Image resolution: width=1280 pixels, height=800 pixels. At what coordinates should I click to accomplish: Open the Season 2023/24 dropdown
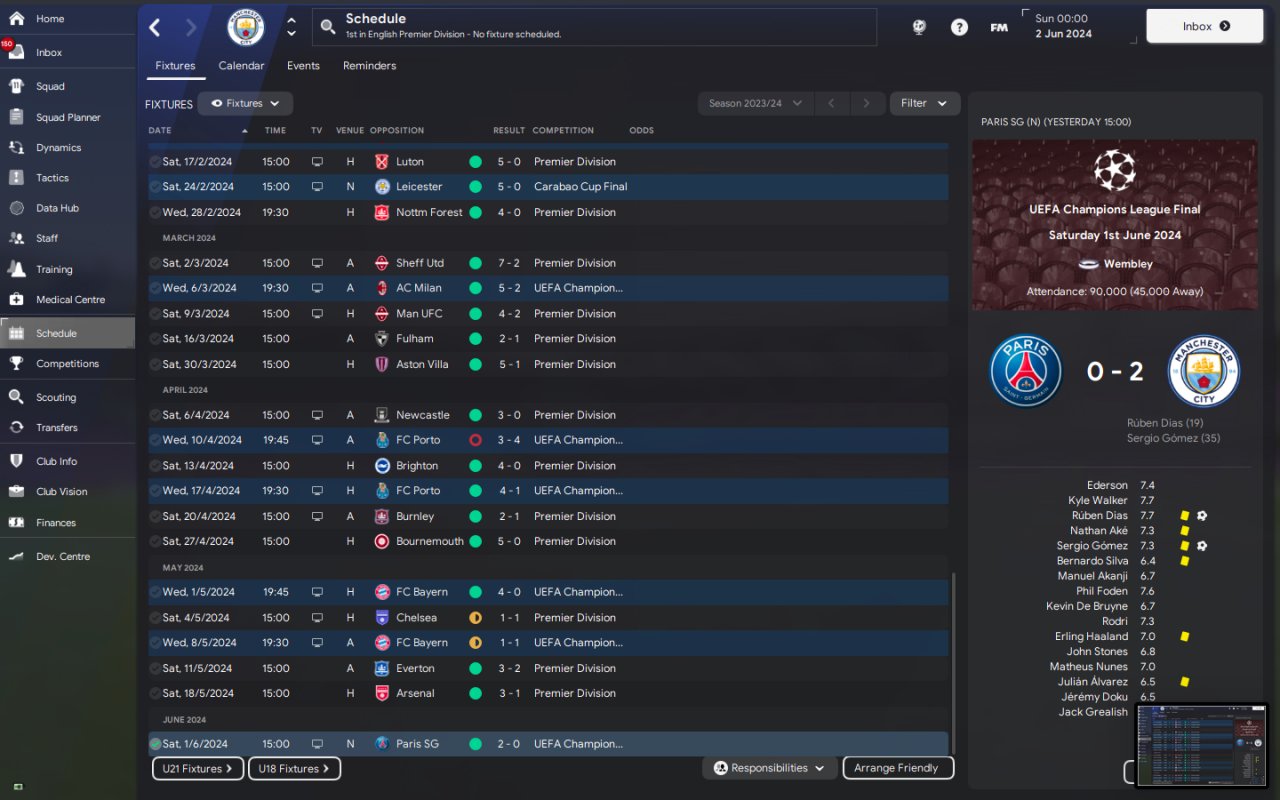point(754,103)
